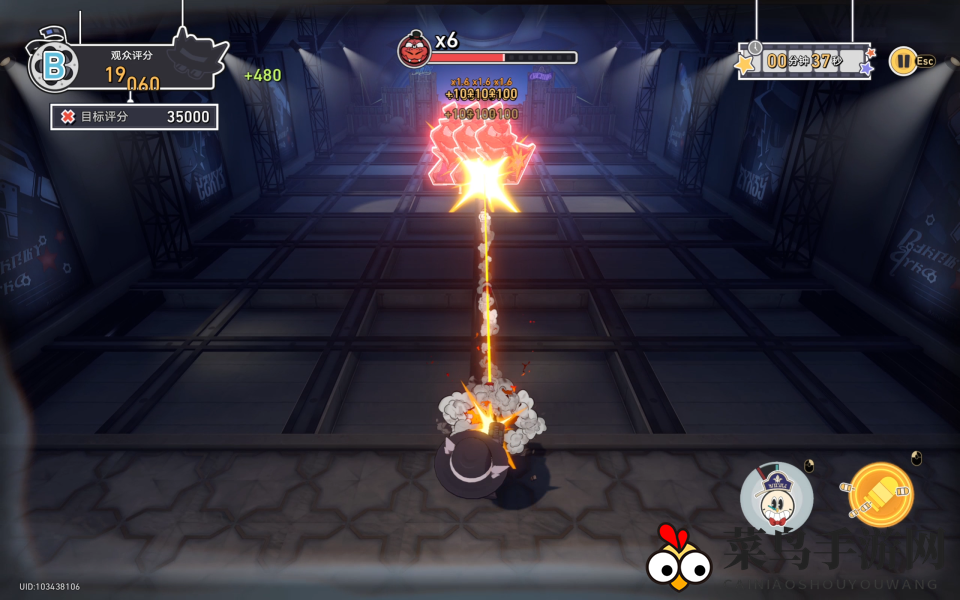The image size is (960, 600).
Task: Pause the game with the yellow pause button
Action: coord(901,60)
